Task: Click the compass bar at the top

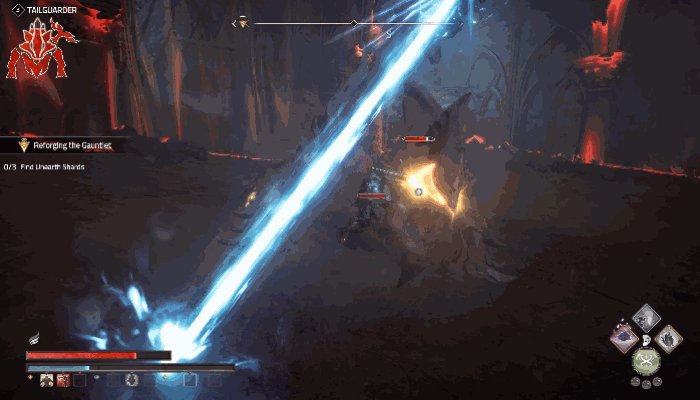Action: [352, 22]
